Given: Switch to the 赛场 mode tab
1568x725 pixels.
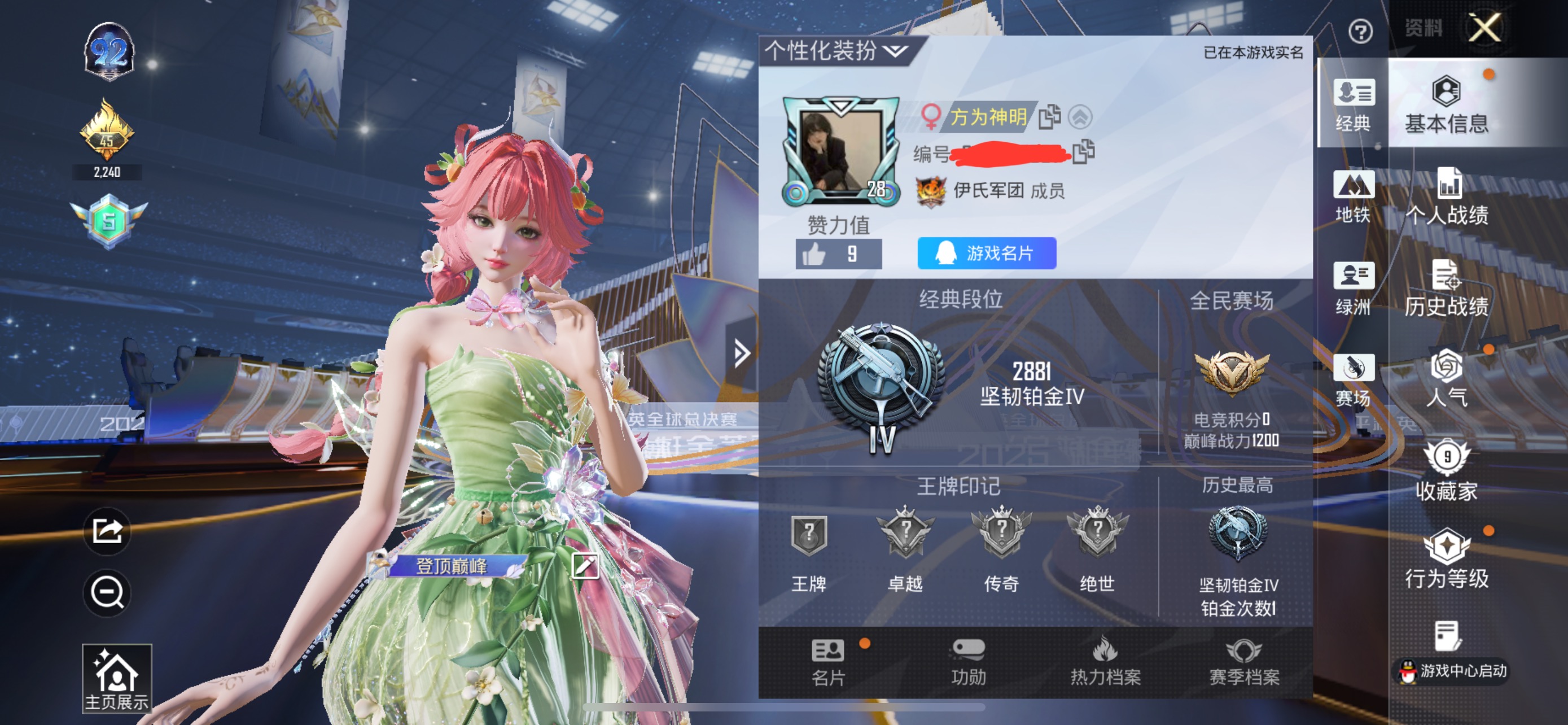Looking at the screenshot, I should point(1352,379).
